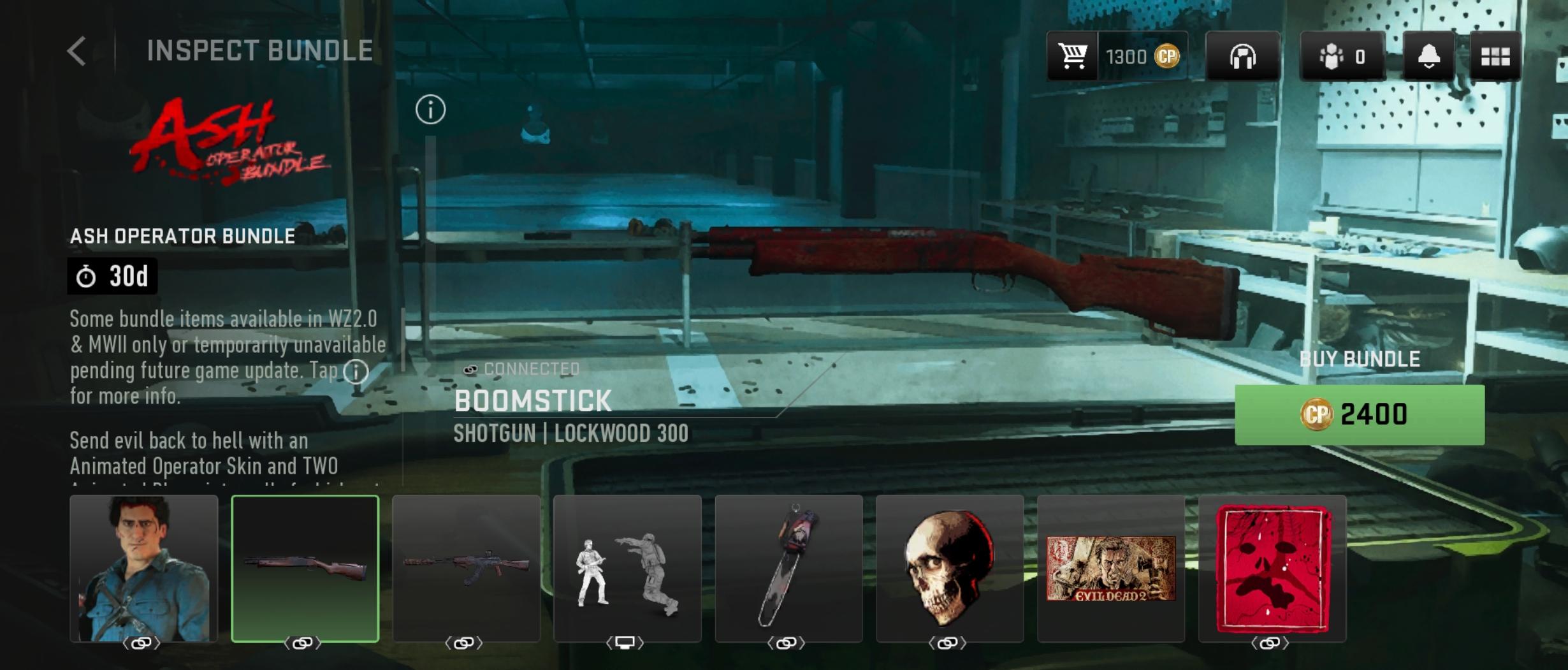Select the assault rifle blueprint thumbnail
Screen dimensions: 1568x670
pyautogui.click(x=466, y=568)
